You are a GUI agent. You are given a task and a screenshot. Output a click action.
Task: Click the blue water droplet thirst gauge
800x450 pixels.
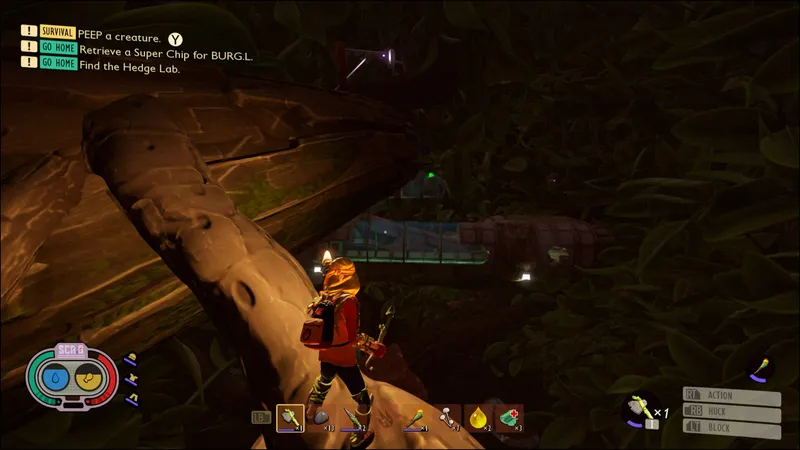click(x=56, y=379)
